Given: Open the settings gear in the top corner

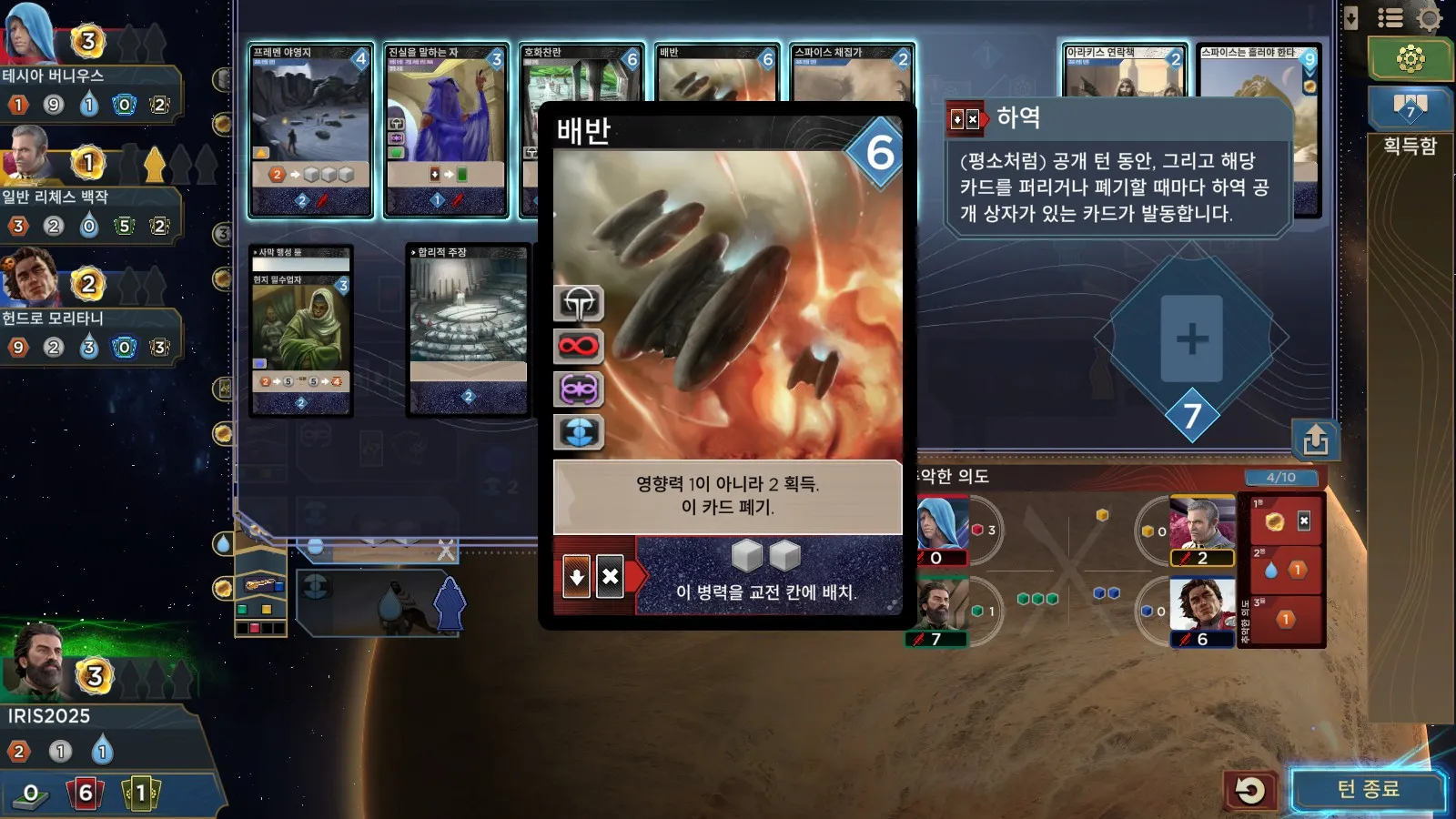Looking at the screenshot, I should coord(1430,18).
